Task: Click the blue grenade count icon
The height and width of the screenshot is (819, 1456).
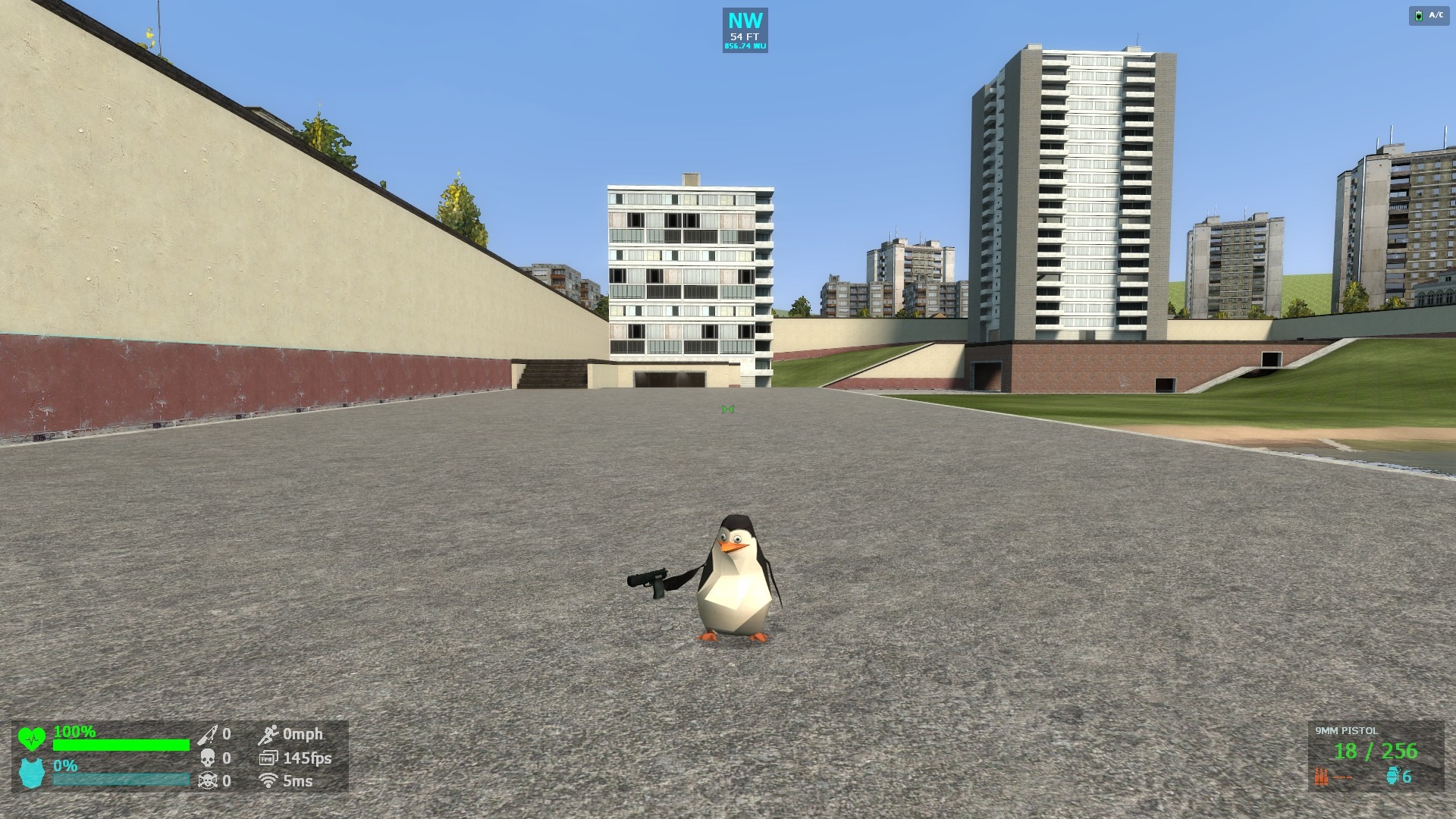Action: [x=1394, y=775]
